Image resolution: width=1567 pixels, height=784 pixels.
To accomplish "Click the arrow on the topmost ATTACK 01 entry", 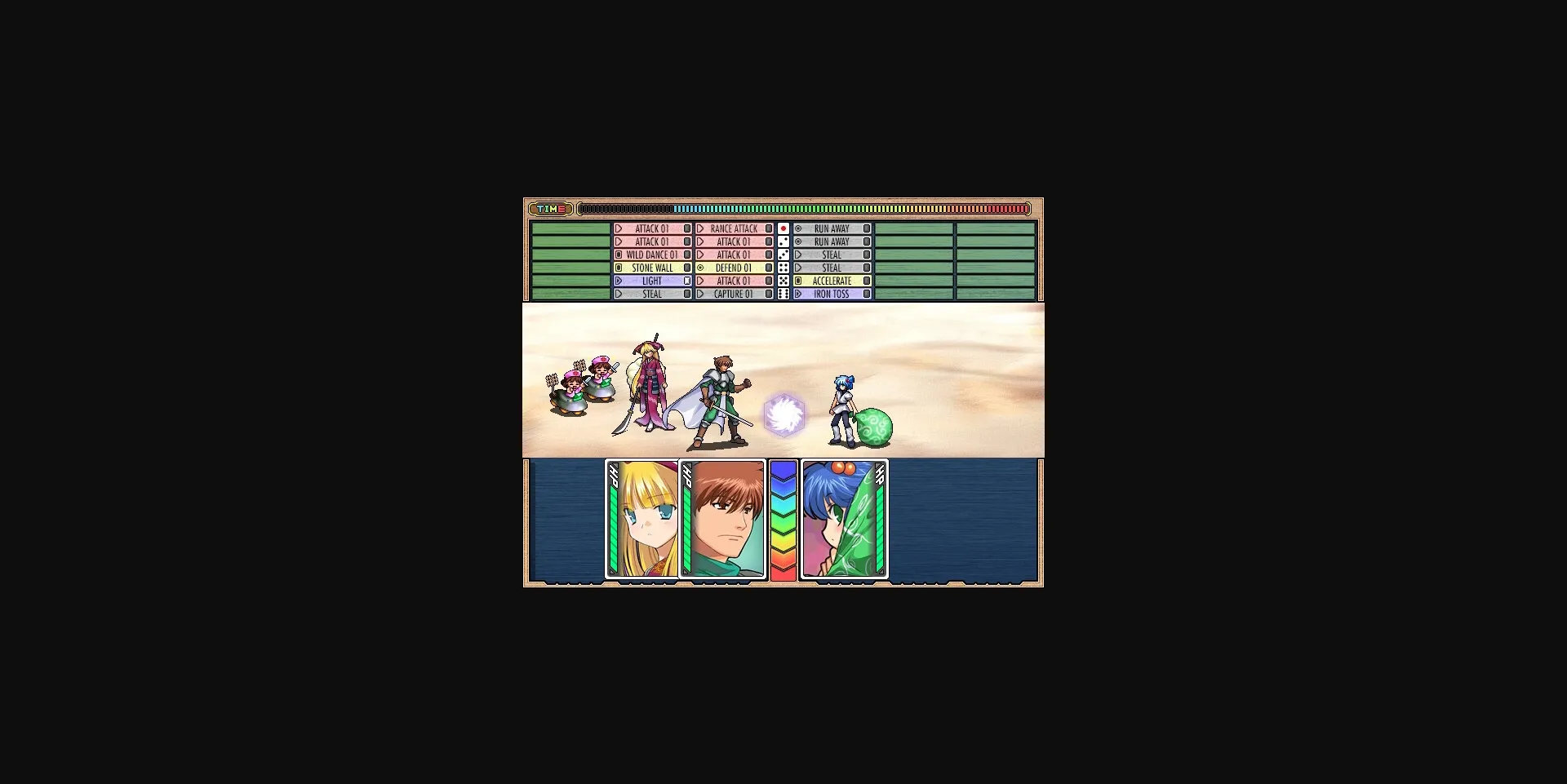I will (x=618, y=229).
